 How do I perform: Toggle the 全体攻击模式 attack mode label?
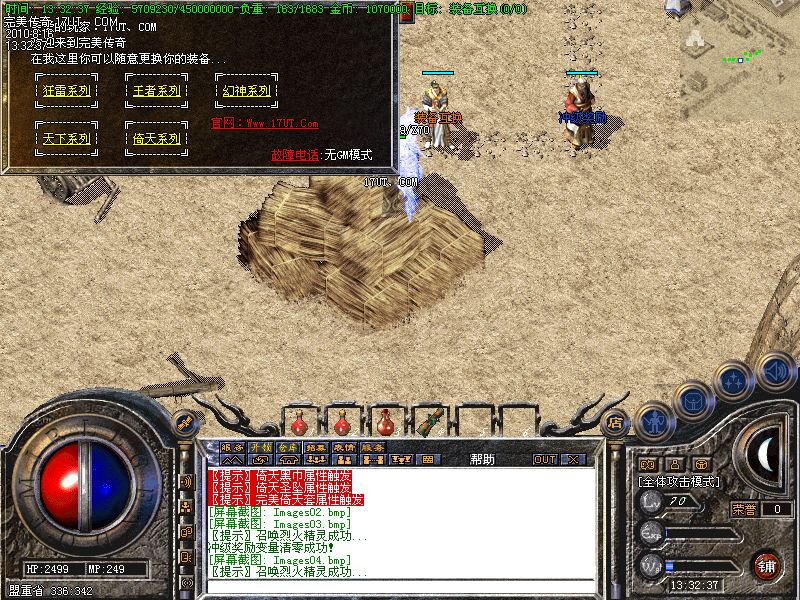680,481
